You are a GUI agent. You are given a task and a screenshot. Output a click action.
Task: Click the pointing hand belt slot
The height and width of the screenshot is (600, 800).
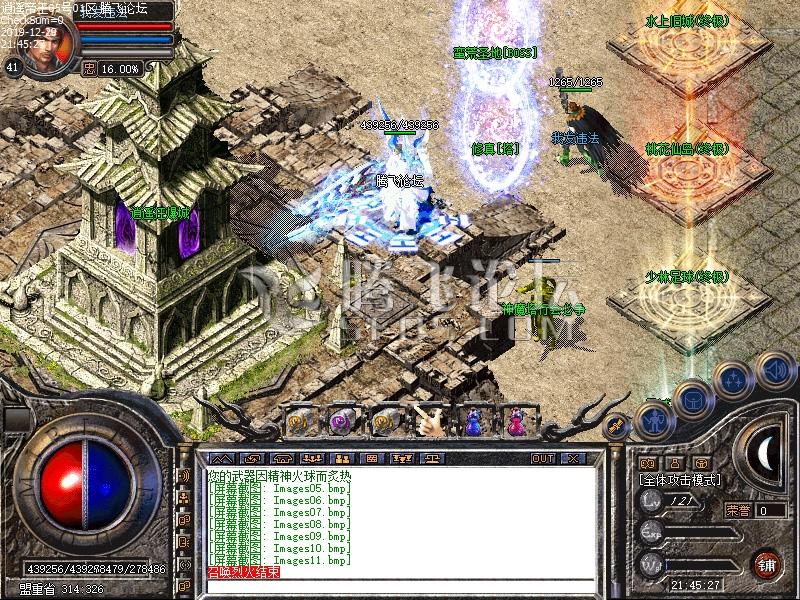[x=430, y=422]
